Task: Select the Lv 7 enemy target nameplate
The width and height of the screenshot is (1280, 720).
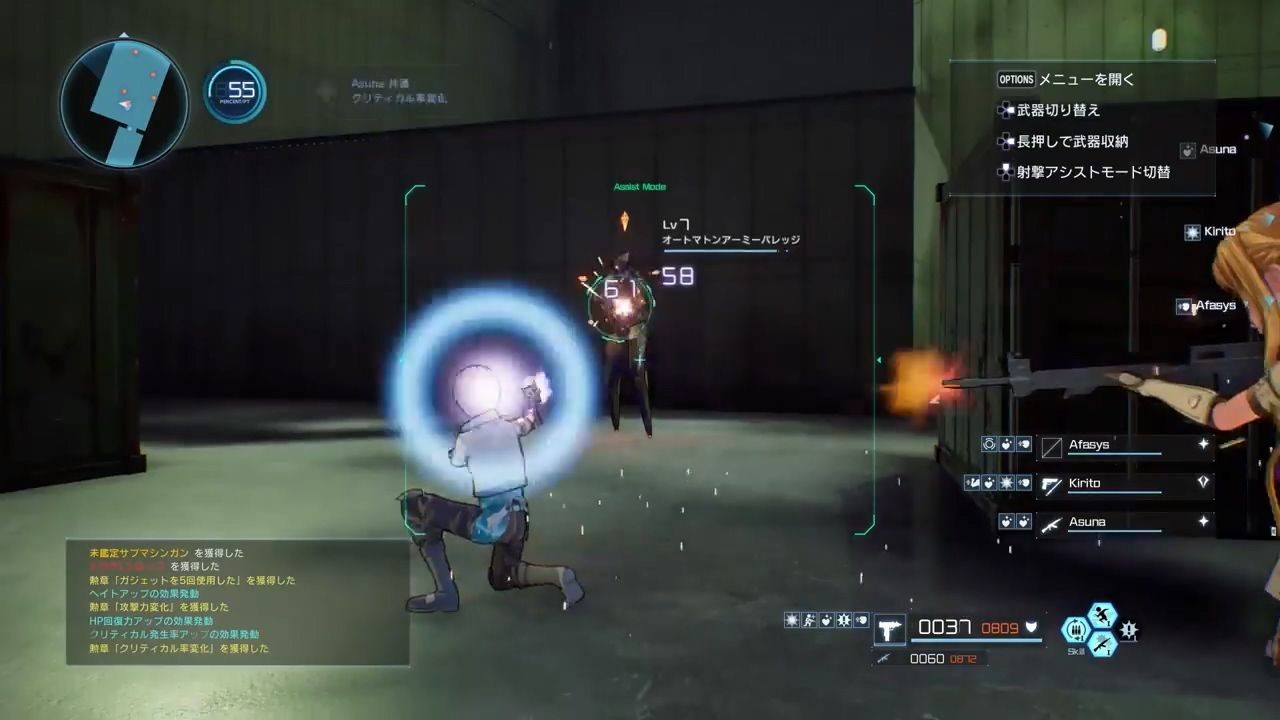Action: coord(730,234)
